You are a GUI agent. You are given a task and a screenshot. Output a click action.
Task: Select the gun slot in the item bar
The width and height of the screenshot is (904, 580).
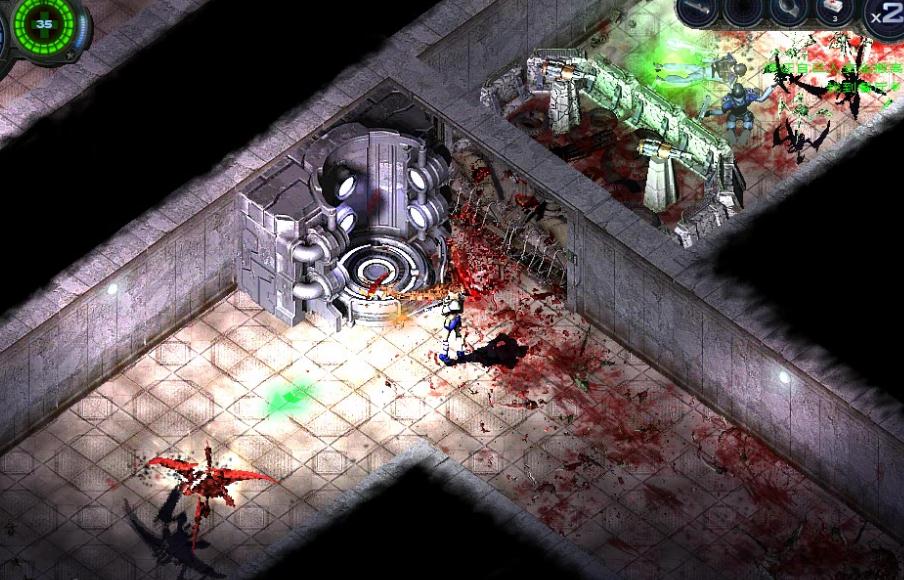click(698, 11)
